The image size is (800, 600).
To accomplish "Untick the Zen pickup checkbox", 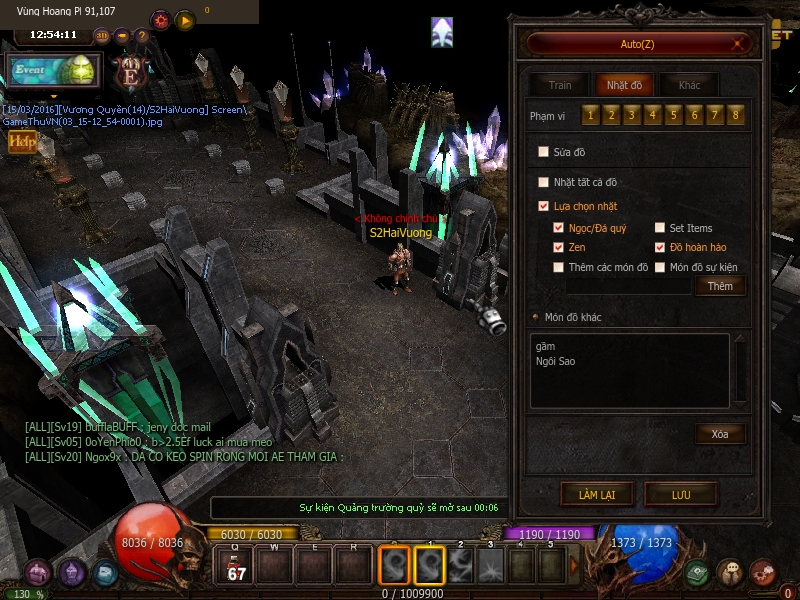I will point(559,247).
